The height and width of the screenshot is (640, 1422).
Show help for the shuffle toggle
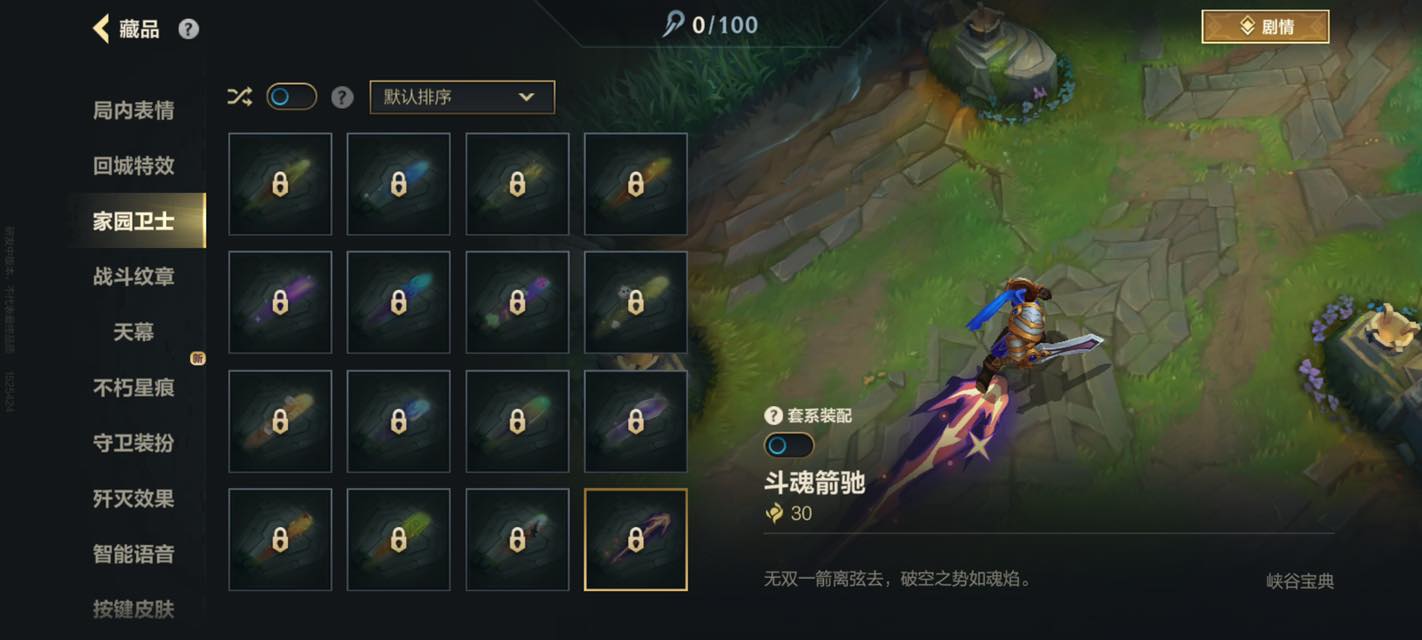pos(342,97)
